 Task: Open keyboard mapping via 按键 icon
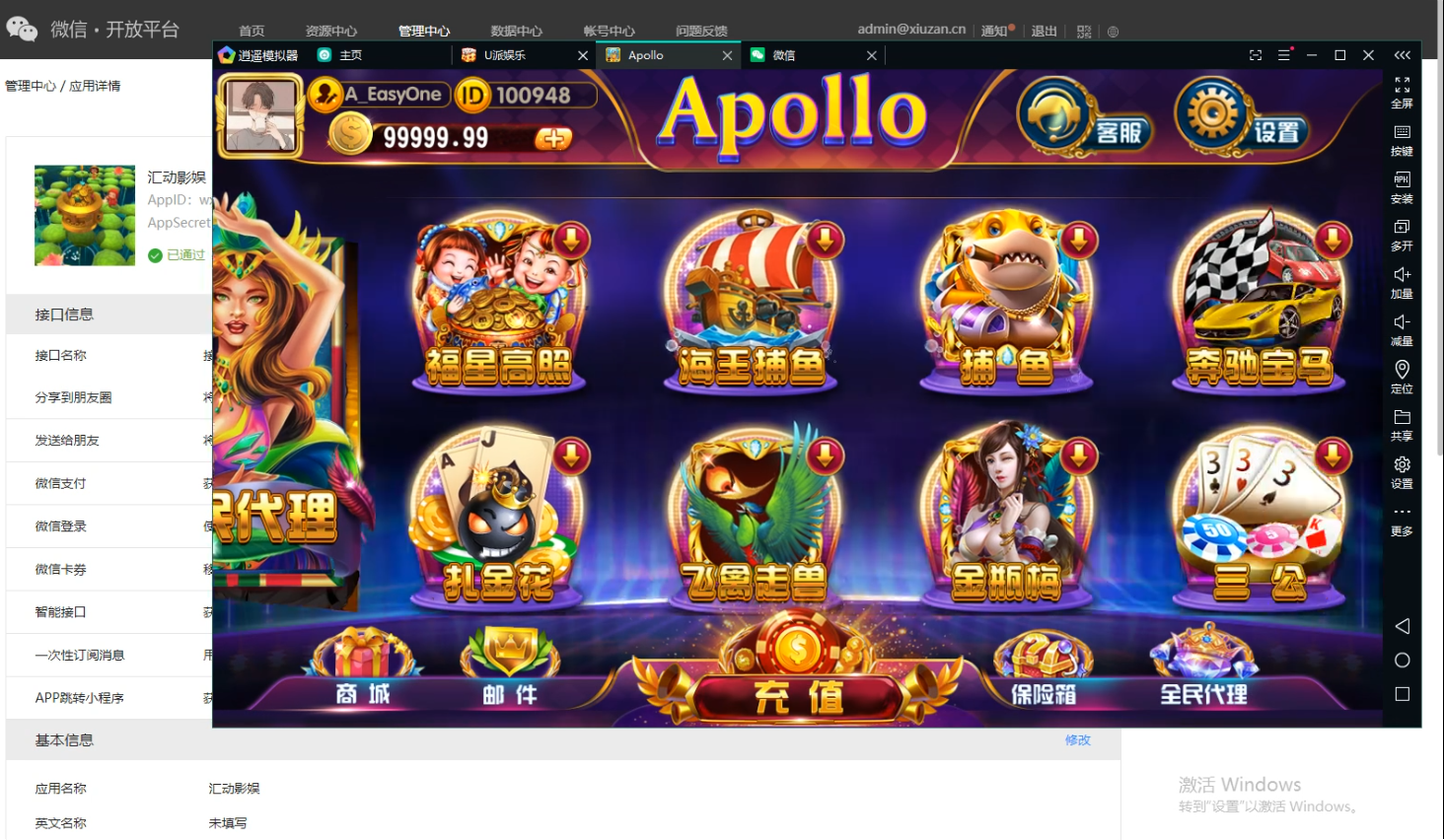click(x=1402, y=141)
